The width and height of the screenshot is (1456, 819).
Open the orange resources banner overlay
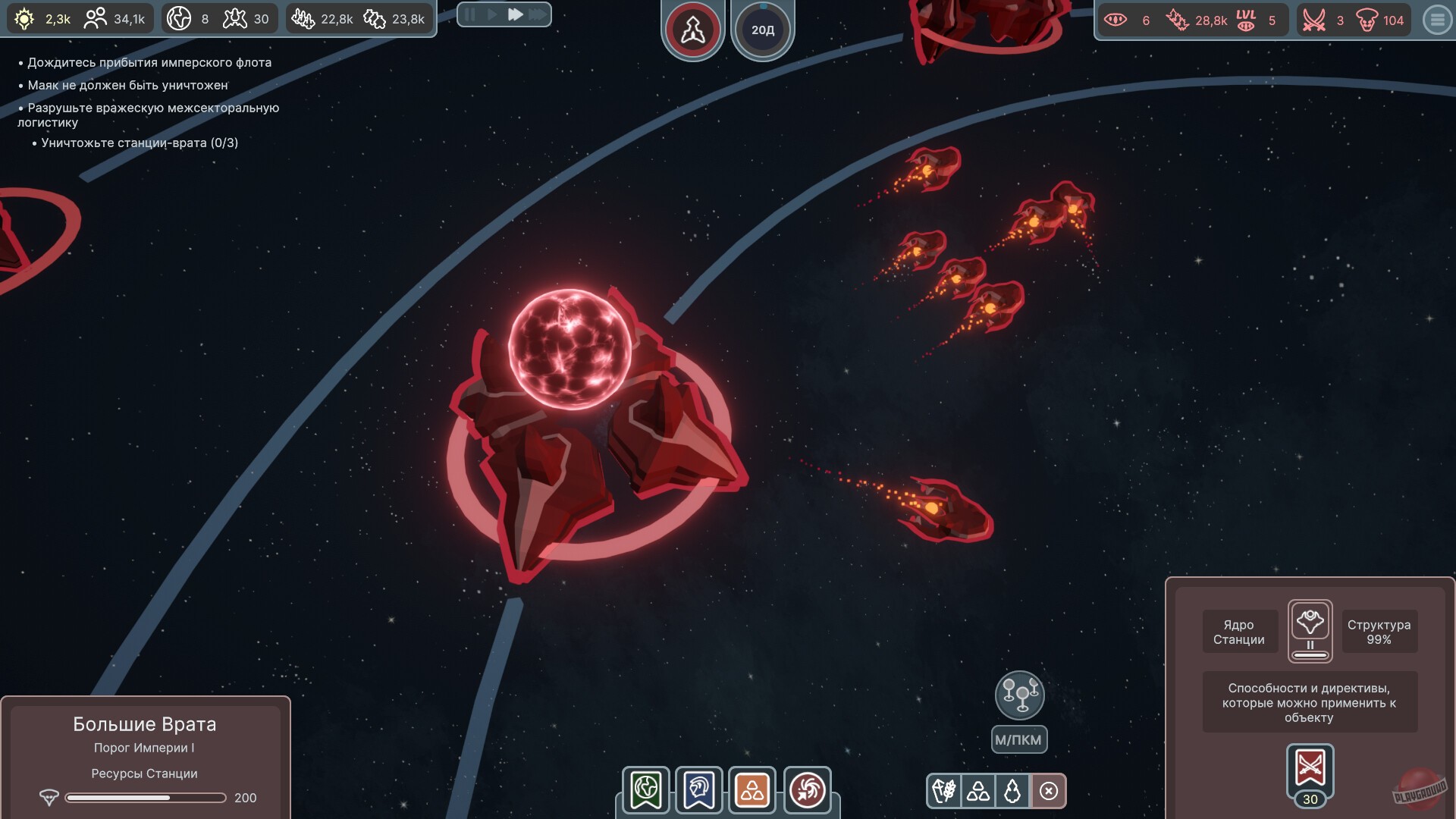tap(752, 791)
